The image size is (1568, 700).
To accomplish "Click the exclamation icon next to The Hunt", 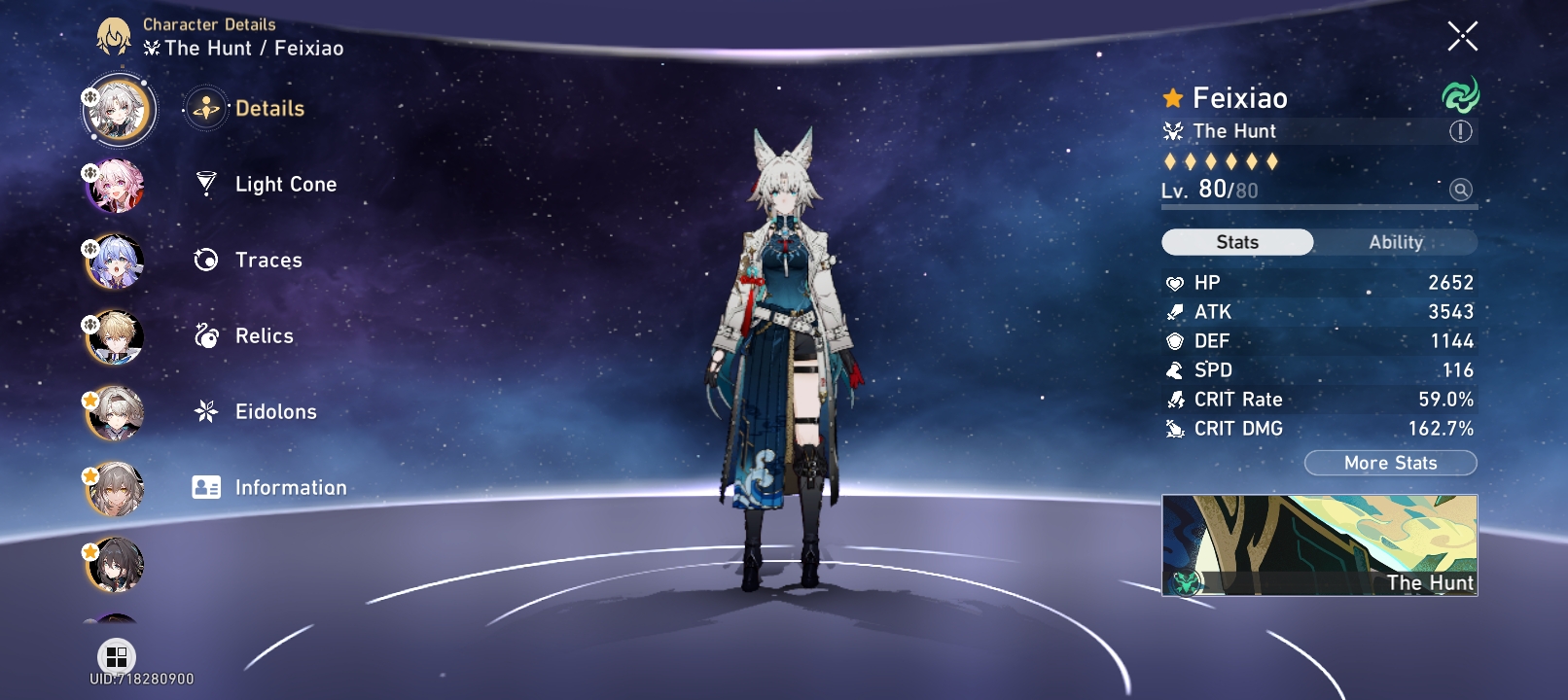I will [x=1459, y=131].
